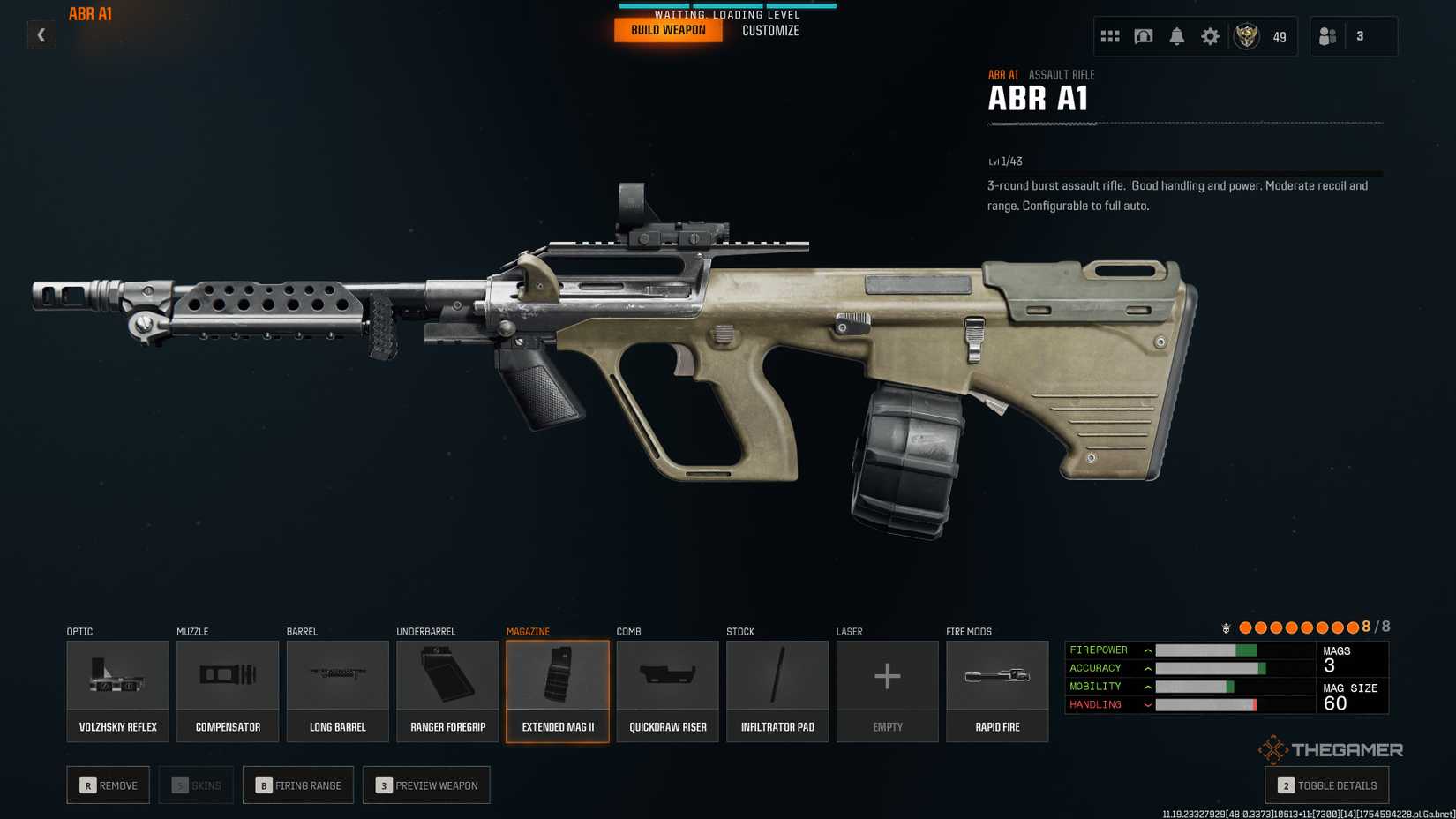Remove the selected attachment
The image size is (1456, 819).
[109, 785]
